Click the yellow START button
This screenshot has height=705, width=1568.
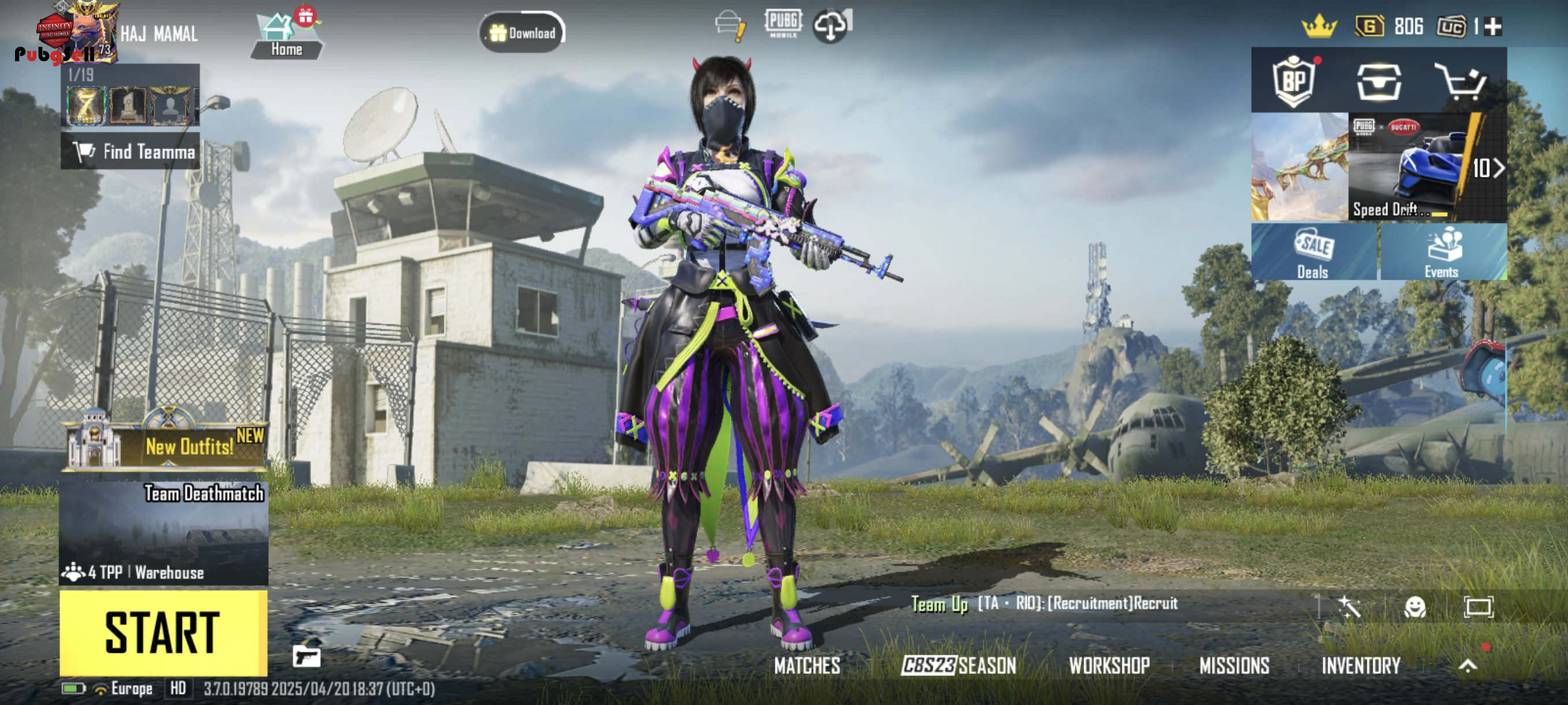coord(163,633)
